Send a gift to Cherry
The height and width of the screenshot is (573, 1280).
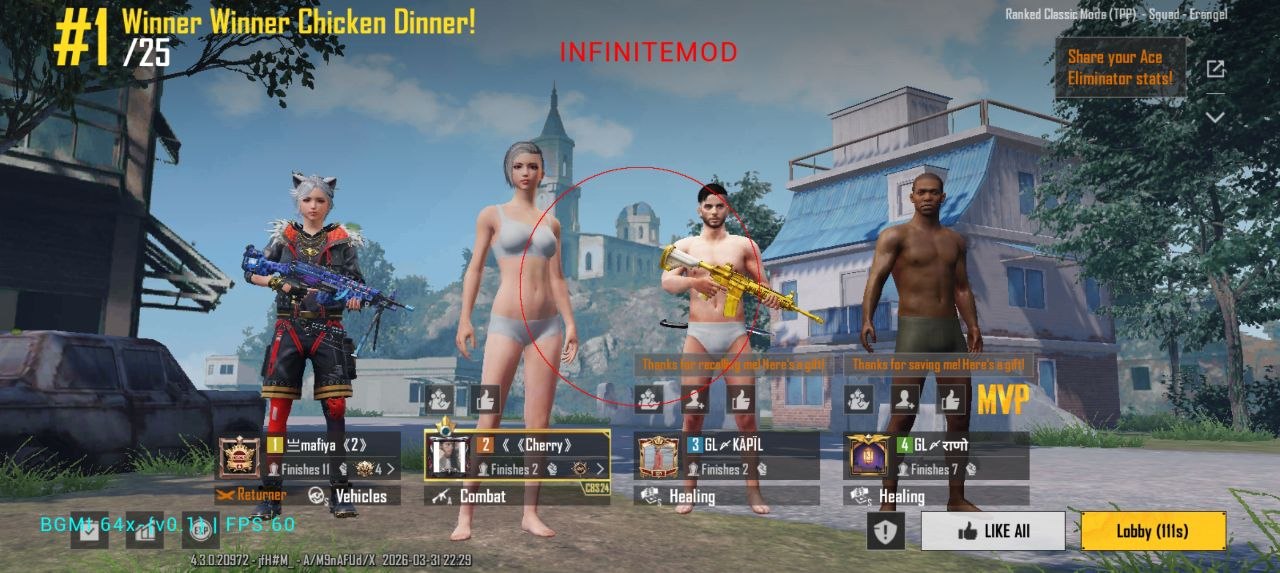438,400
